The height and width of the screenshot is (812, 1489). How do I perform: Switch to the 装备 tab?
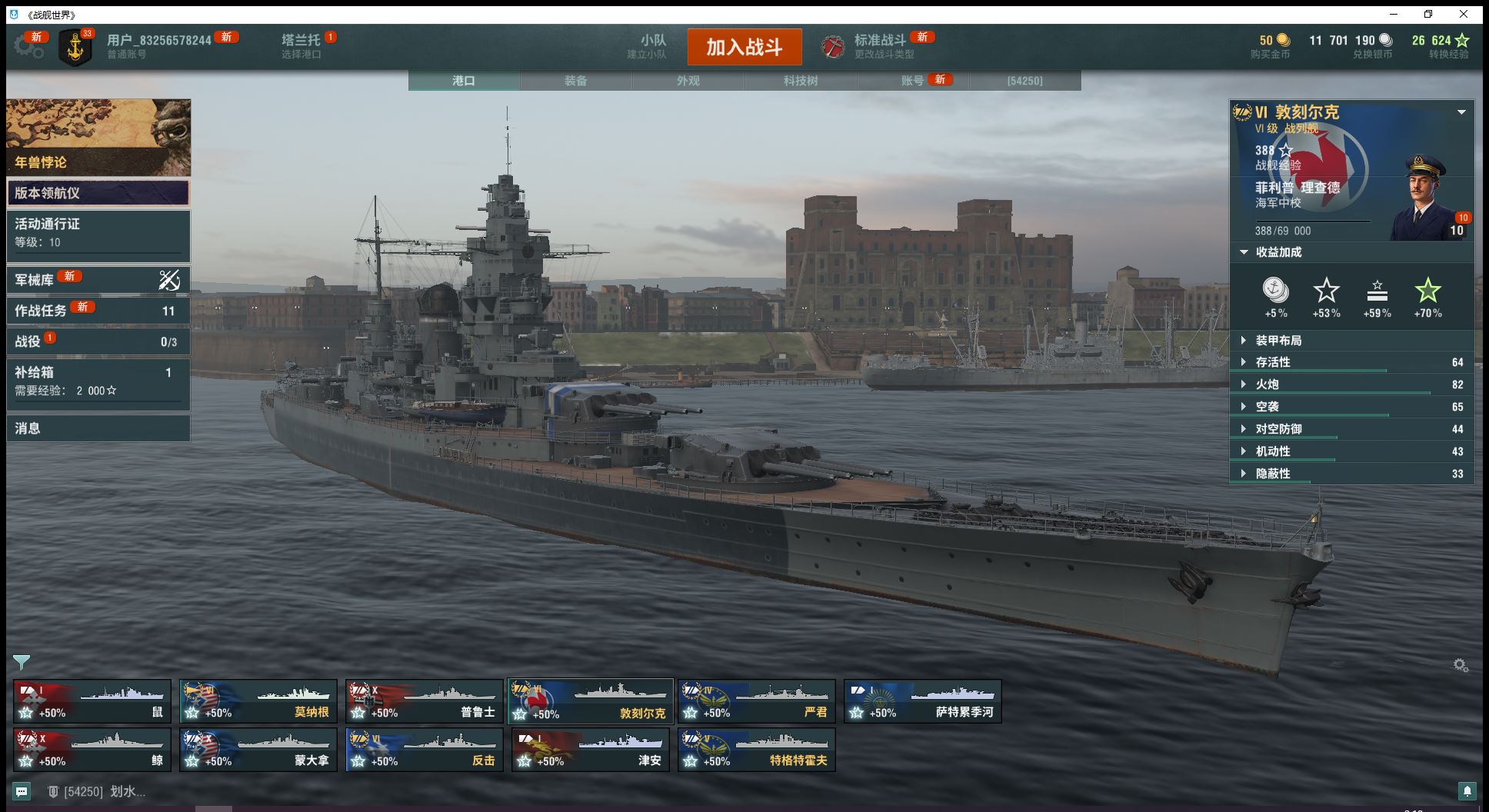575,81
